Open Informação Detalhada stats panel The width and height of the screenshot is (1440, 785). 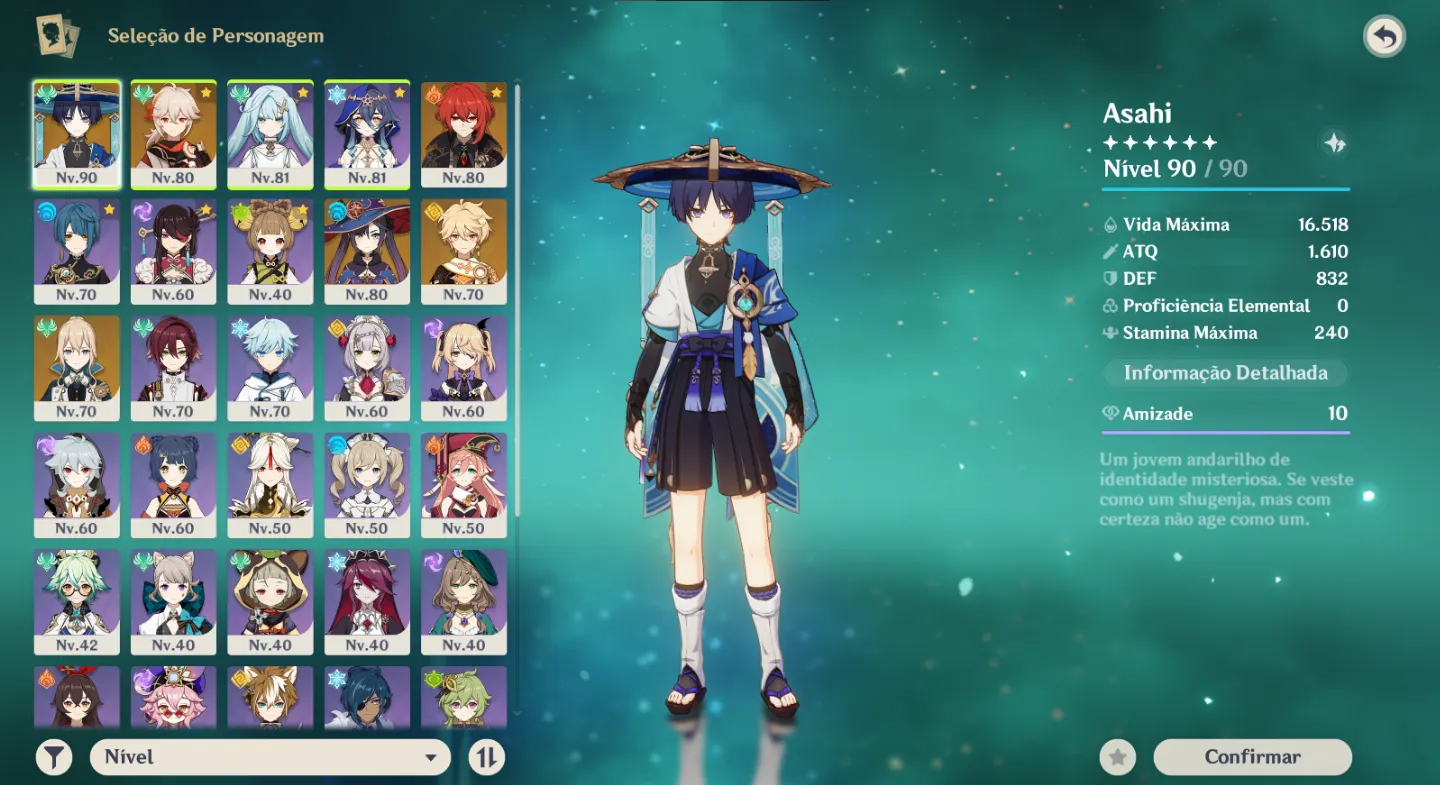click(x=1225, y=373)
